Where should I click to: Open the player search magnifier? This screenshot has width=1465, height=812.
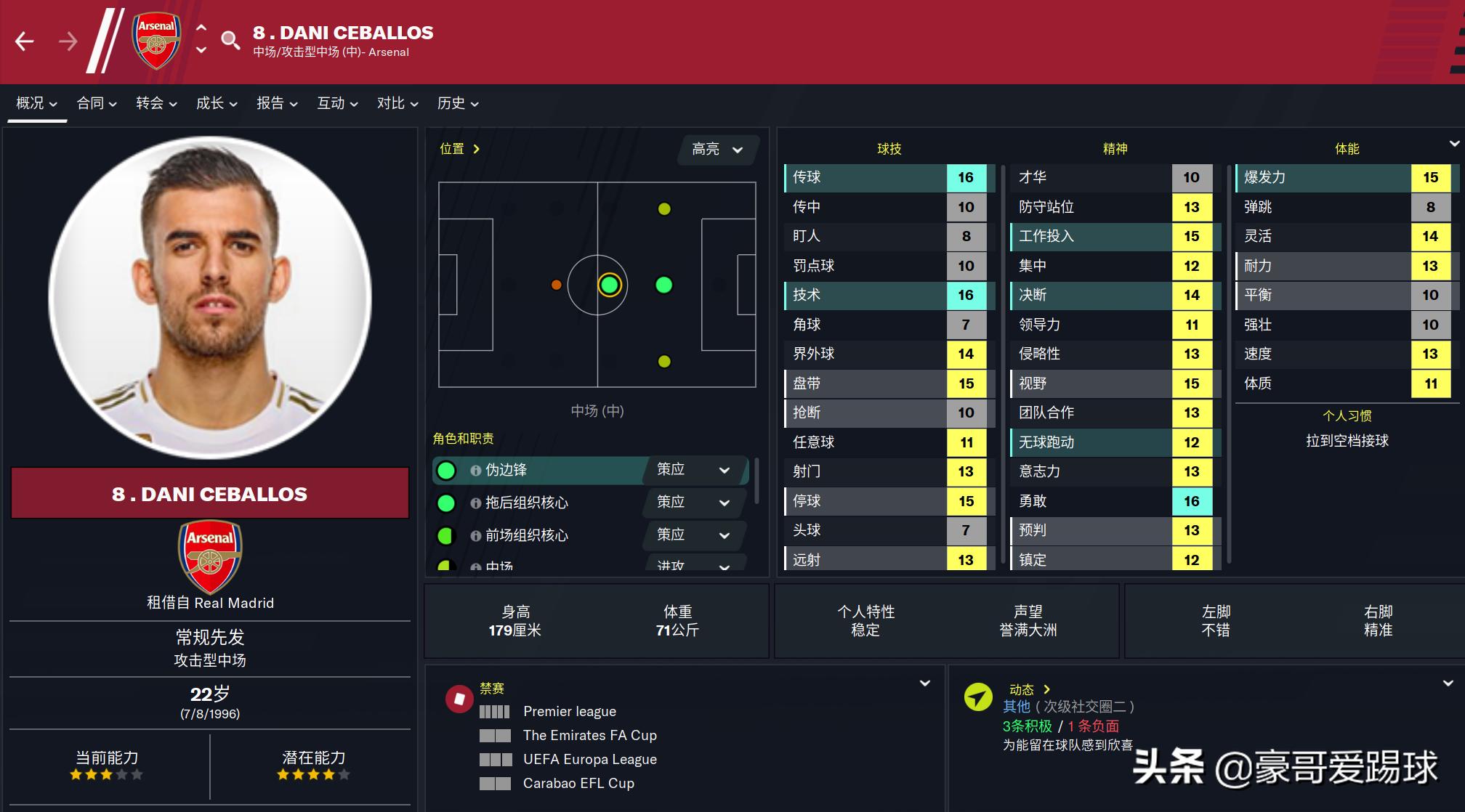point(230,40)
